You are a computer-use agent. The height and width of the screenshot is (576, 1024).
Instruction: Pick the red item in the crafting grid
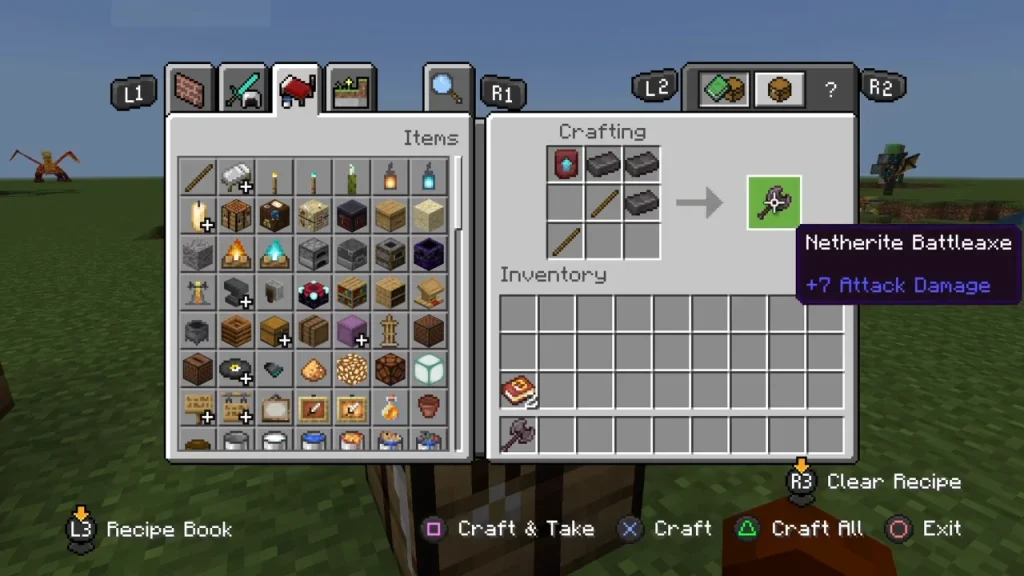[x=565, y=164]
